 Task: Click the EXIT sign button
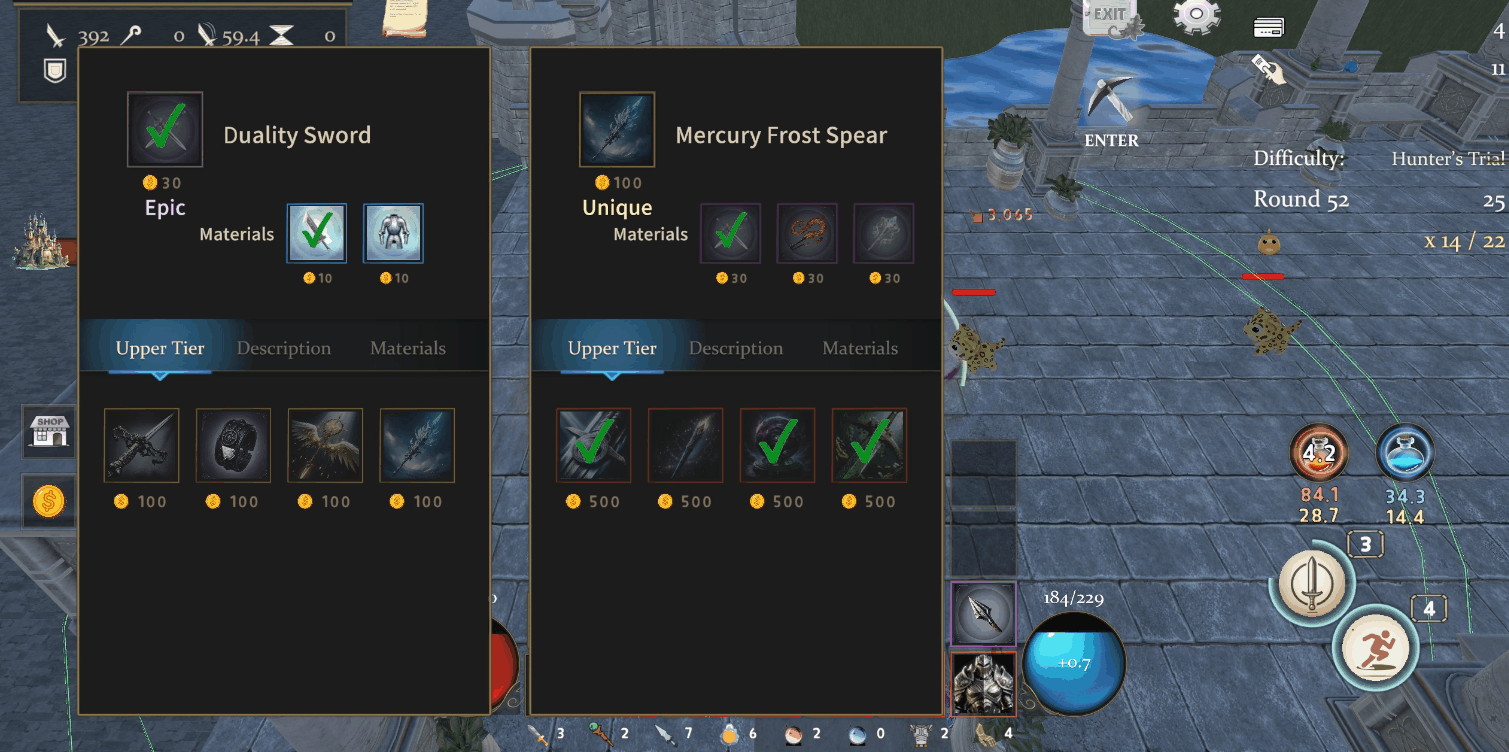click(1110, 17)
